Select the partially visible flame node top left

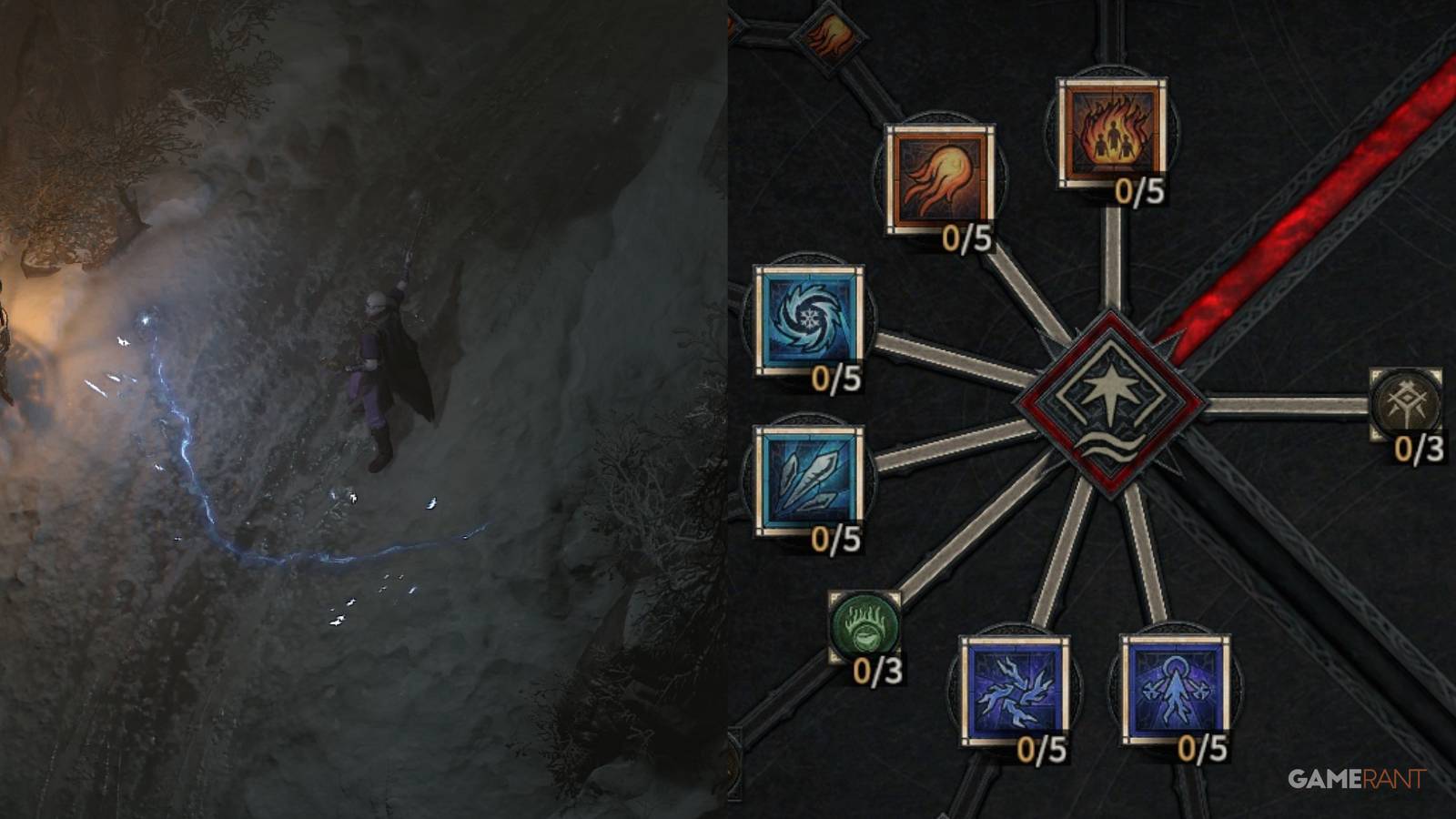pyautogui.click(x=833, y=36)
